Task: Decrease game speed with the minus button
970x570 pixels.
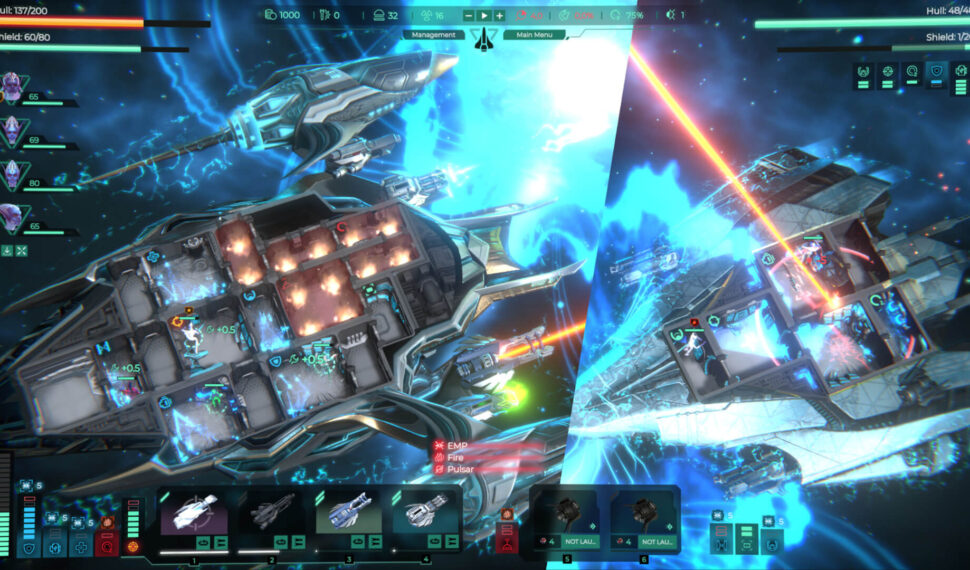Action: pyautogui.click(x=470, y=16)
